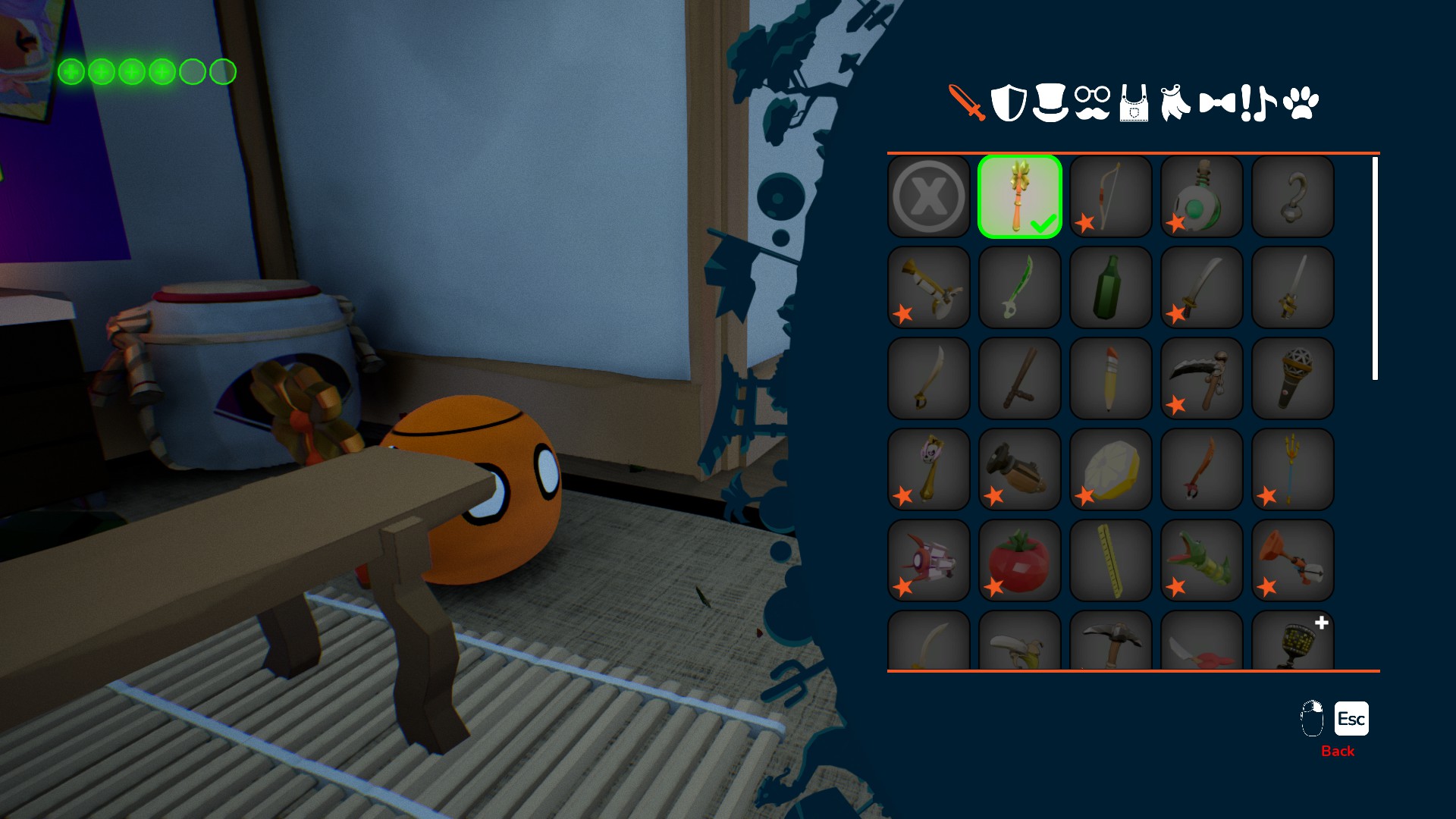Viewport: 1456px width, 819px height.
Task: Select the red tomato weapon
Action: click(x=1020, y=560)
